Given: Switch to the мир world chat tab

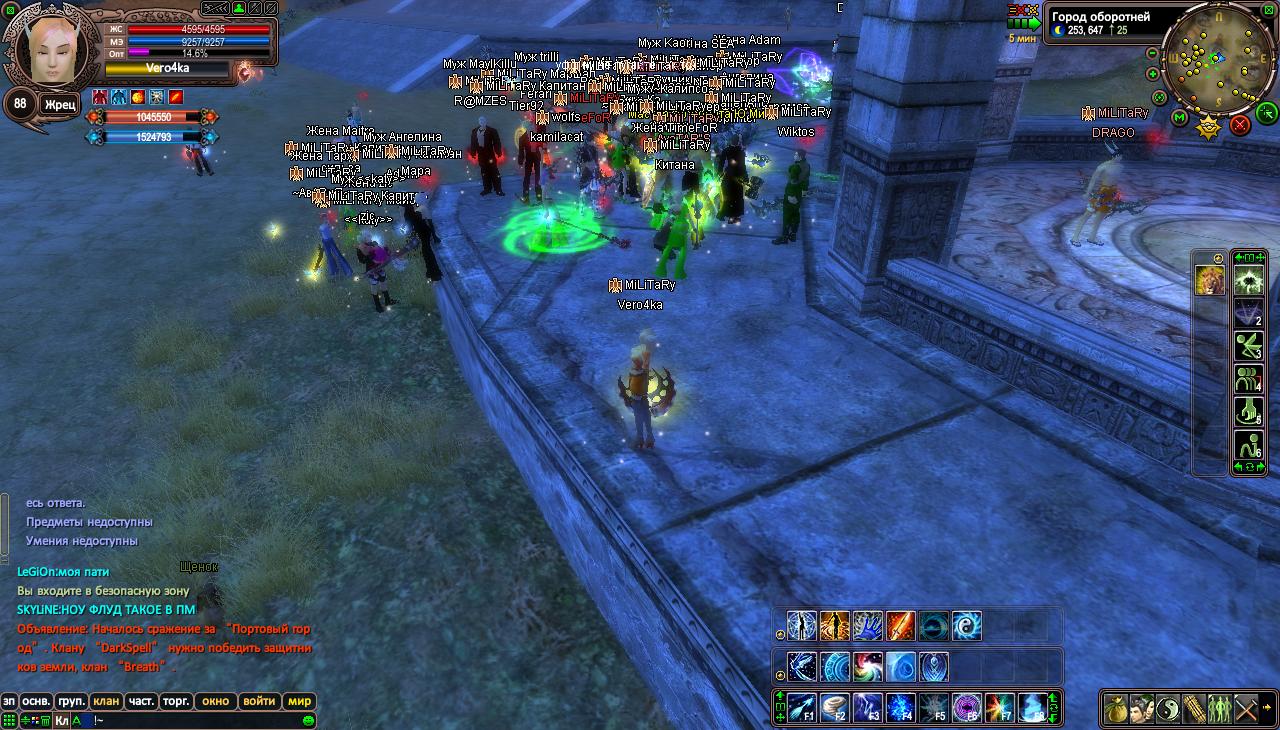Looking at the screenshot, I should (300, 701).
